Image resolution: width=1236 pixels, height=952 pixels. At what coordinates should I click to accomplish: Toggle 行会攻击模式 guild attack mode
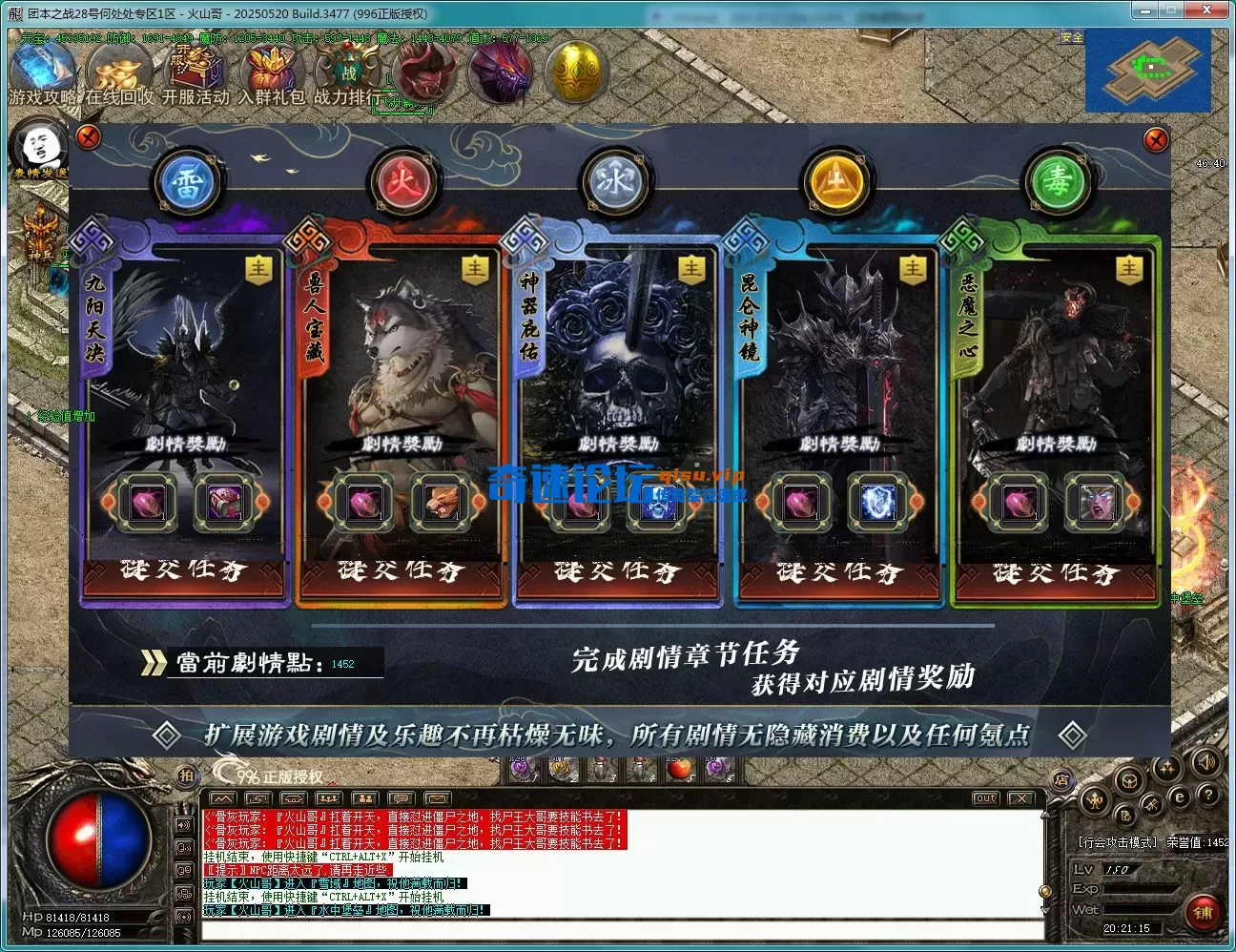[1118, 841]
